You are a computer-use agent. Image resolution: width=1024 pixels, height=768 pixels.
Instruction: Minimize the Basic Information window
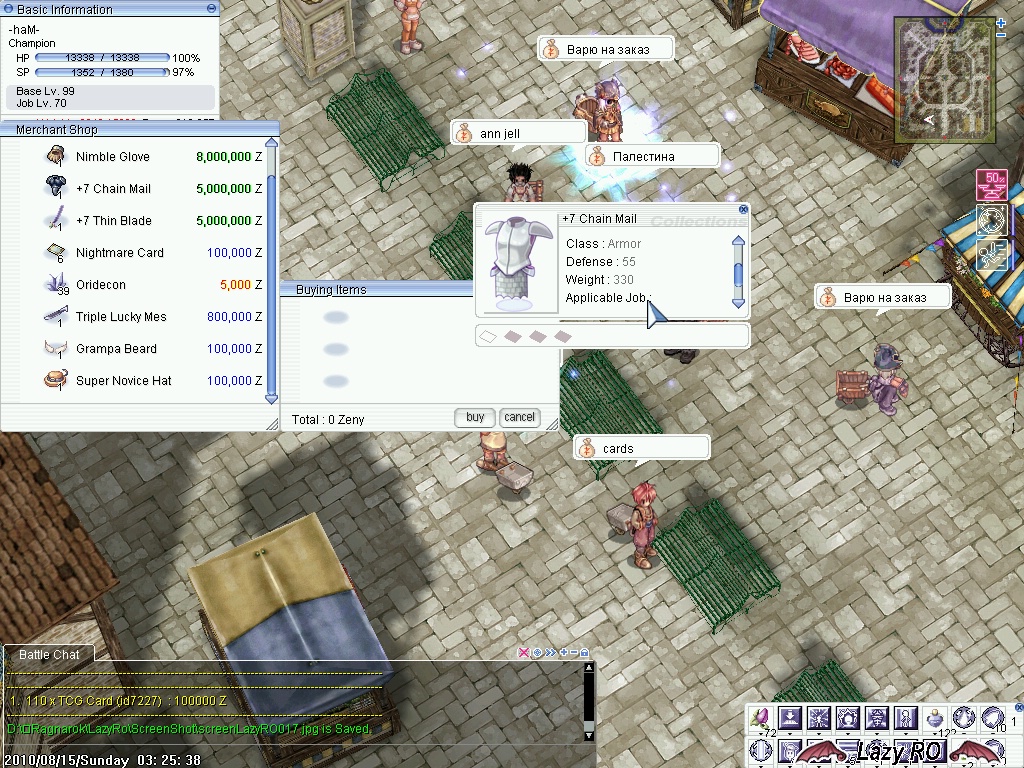211,8
